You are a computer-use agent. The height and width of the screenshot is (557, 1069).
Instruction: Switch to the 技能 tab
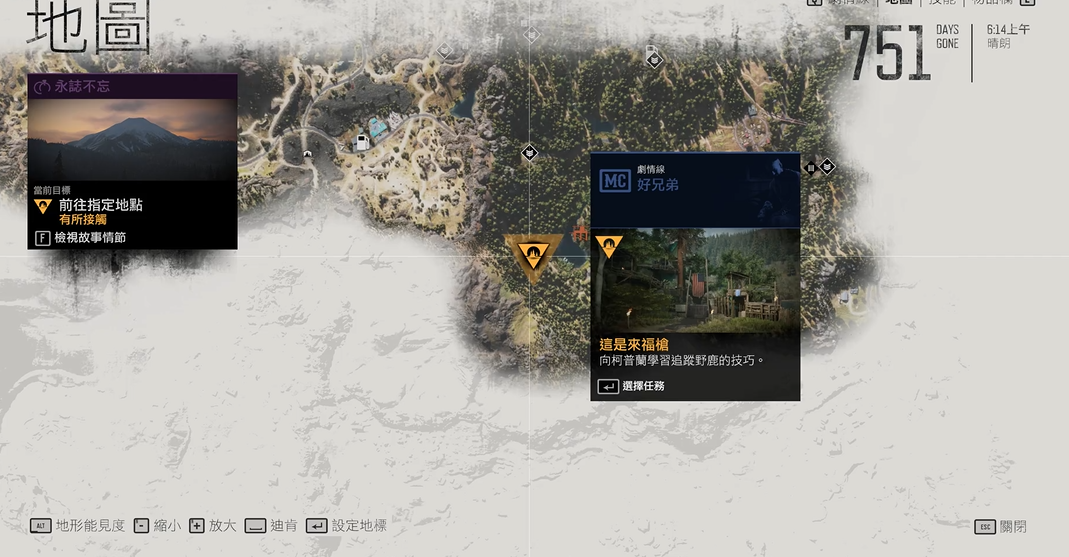pyautogui.click(x=941, y=3)
